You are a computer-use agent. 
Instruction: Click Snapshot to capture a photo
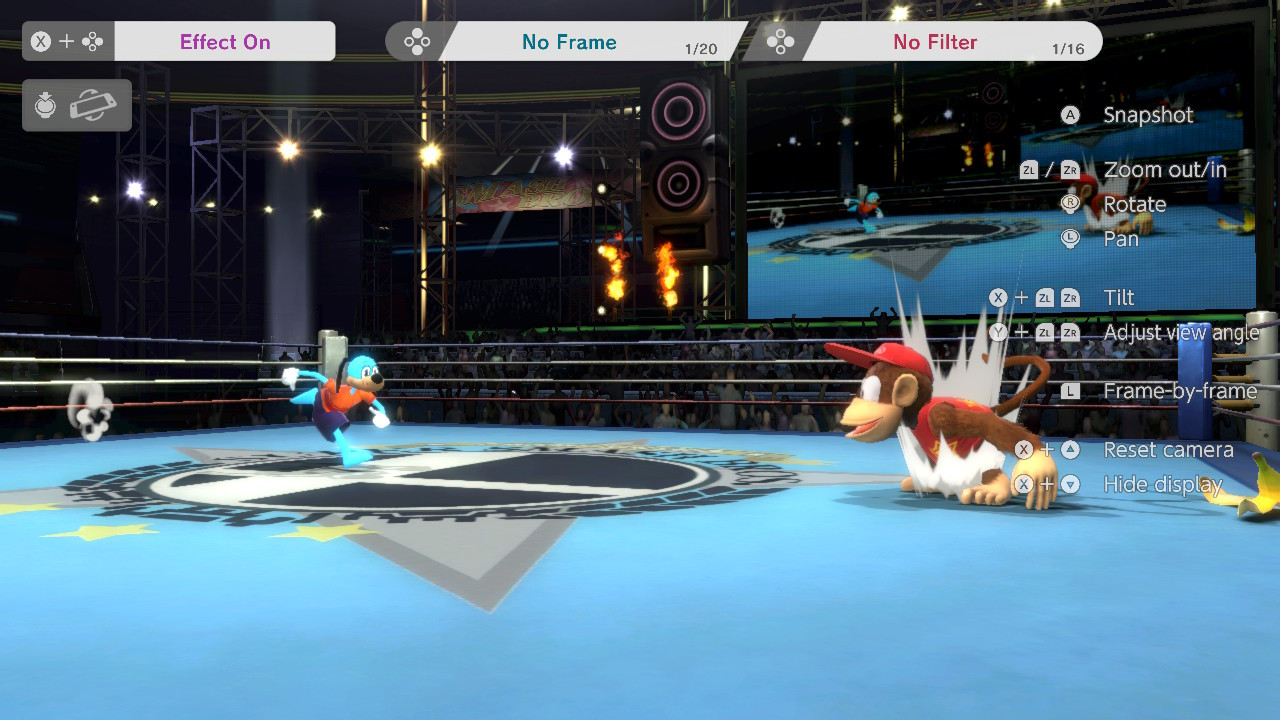pyautogui.click(x=1147, y=115)
